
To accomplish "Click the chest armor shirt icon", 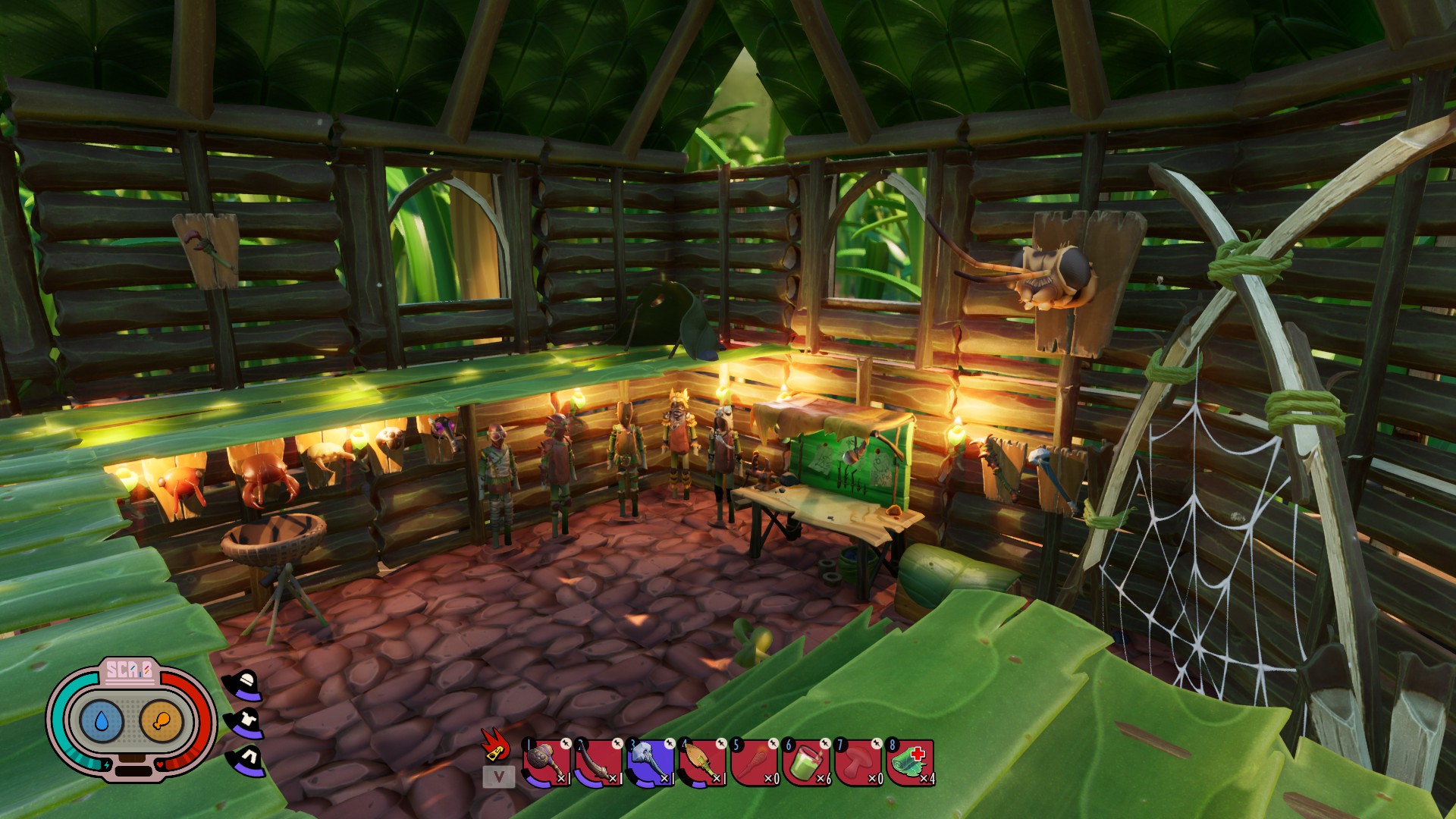I will (245, 723).
